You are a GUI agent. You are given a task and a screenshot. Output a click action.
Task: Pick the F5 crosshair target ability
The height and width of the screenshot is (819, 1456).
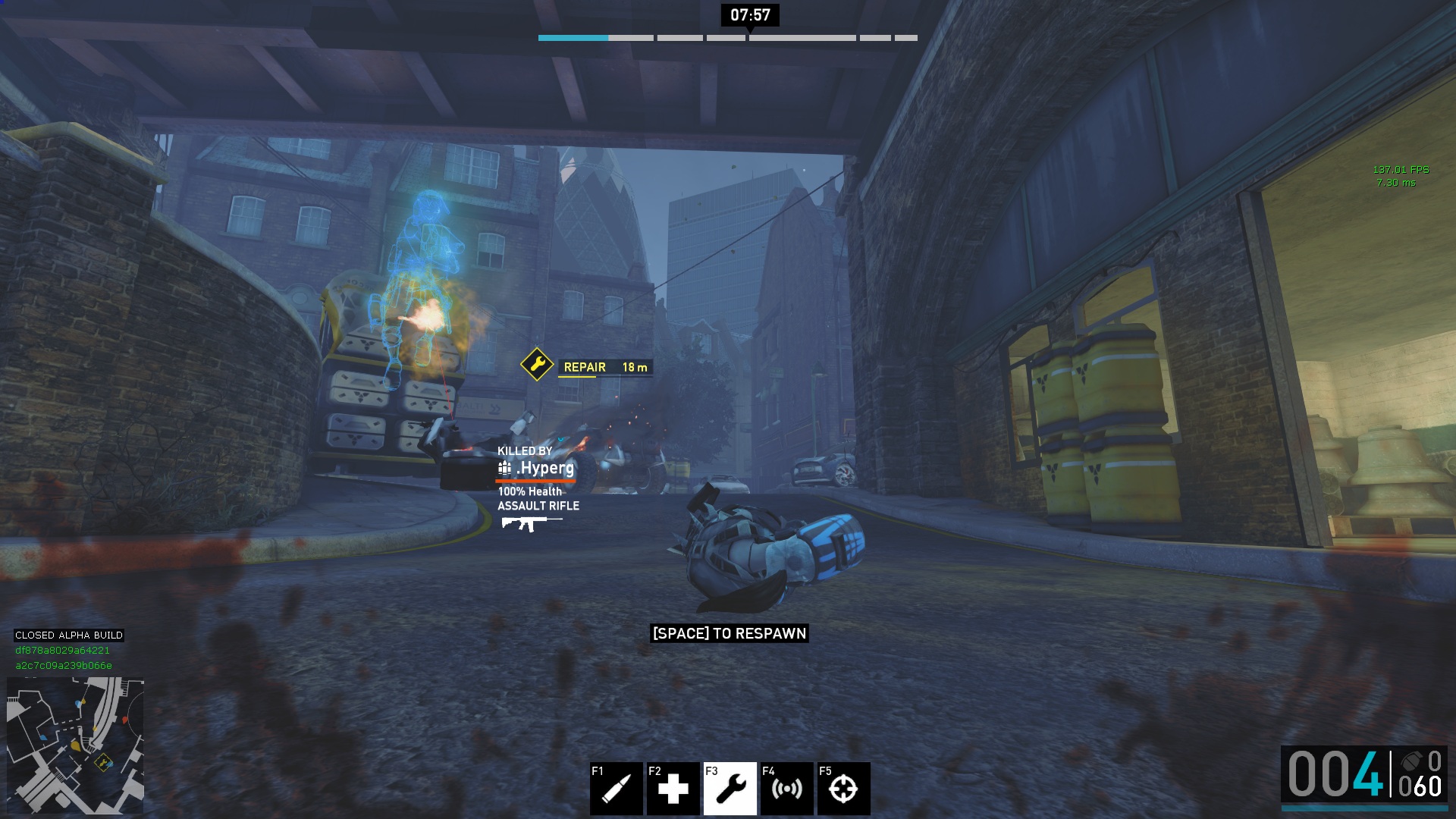pos(843,789)
